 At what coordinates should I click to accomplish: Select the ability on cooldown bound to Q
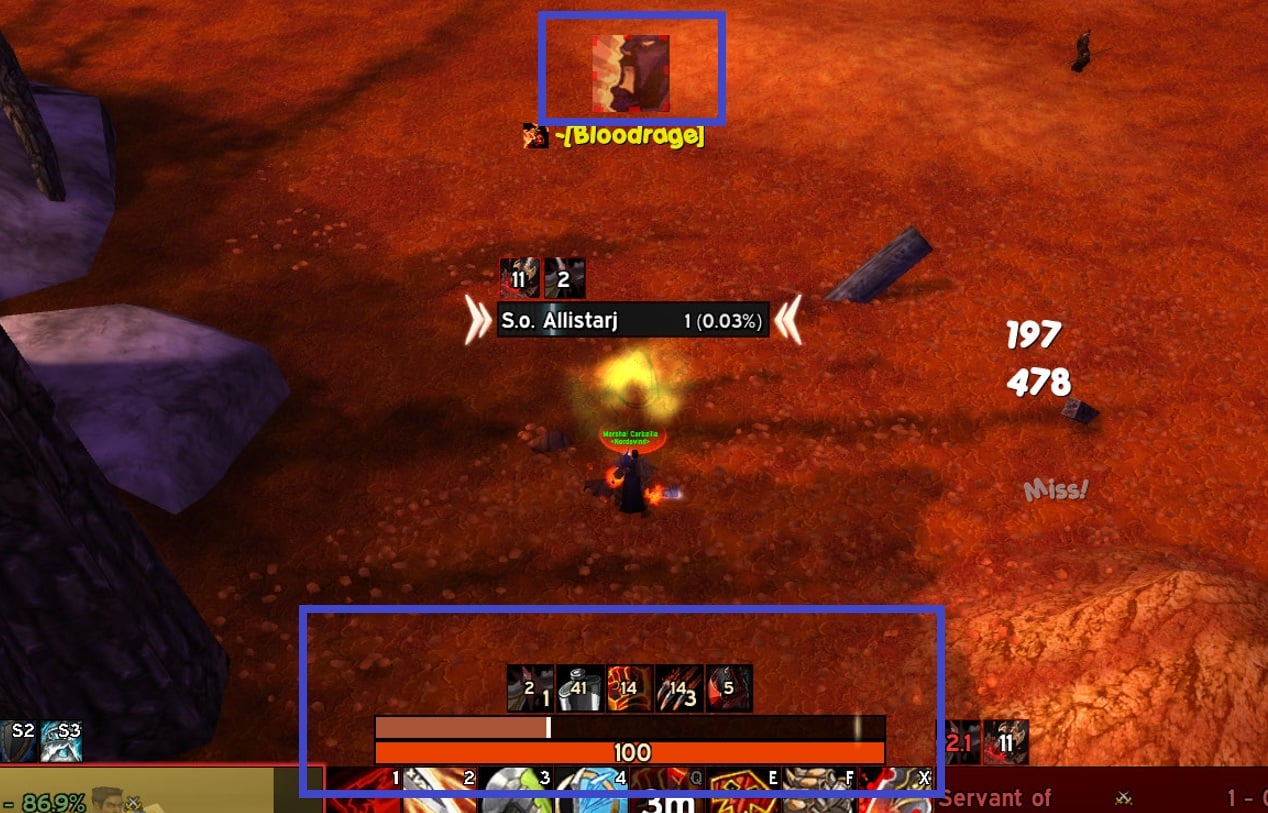click(668, 792)
